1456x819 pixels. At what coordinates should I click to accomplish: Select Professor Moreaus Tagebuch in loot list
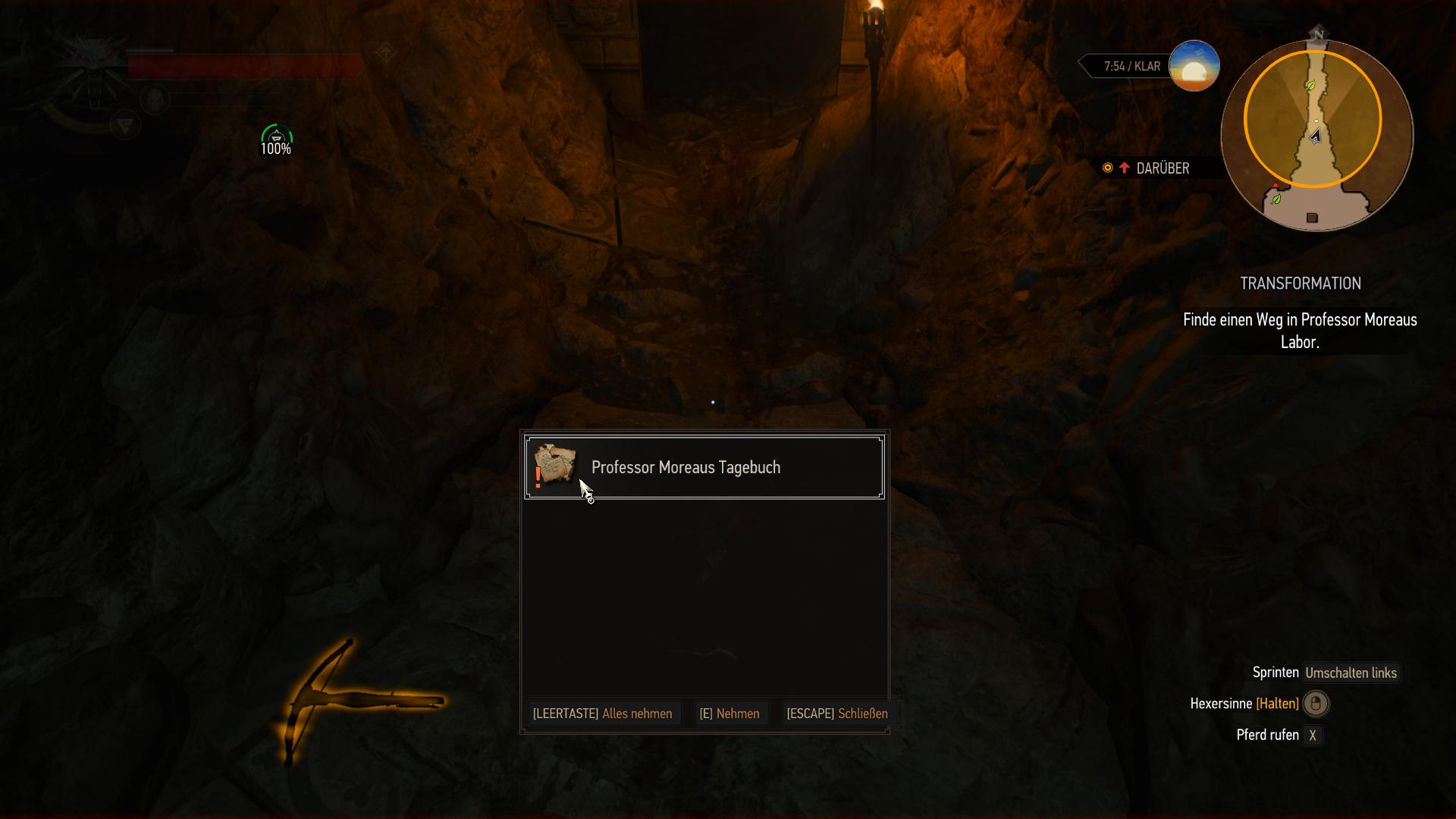[x=704, y=467]
